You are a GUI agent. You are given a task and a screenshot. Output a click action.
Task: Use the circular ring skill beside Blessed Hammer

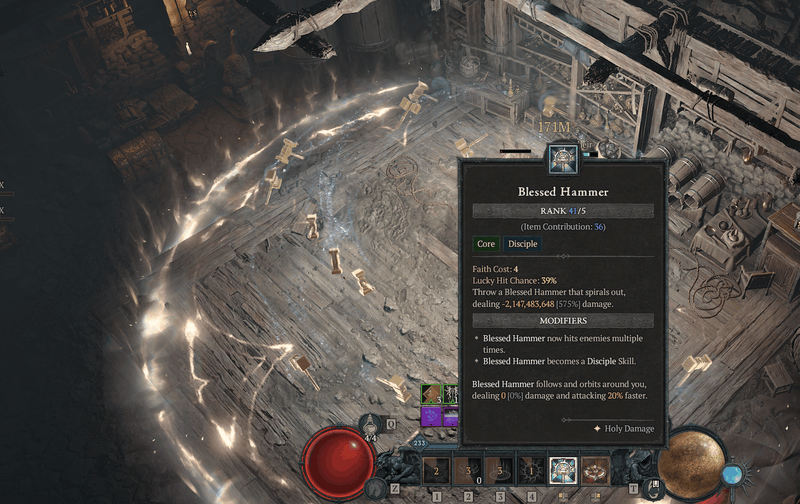[x=597, y=469]
